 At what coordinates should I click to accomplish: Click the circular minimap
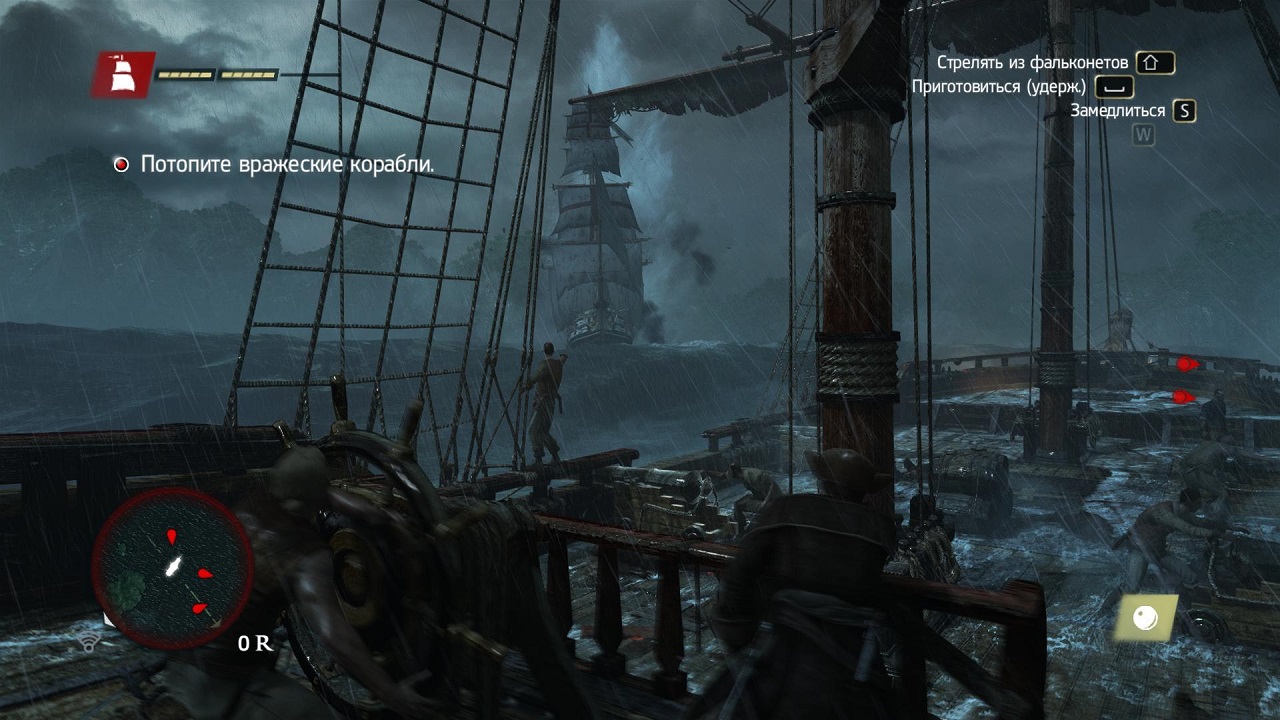click(x=172, y=567)
